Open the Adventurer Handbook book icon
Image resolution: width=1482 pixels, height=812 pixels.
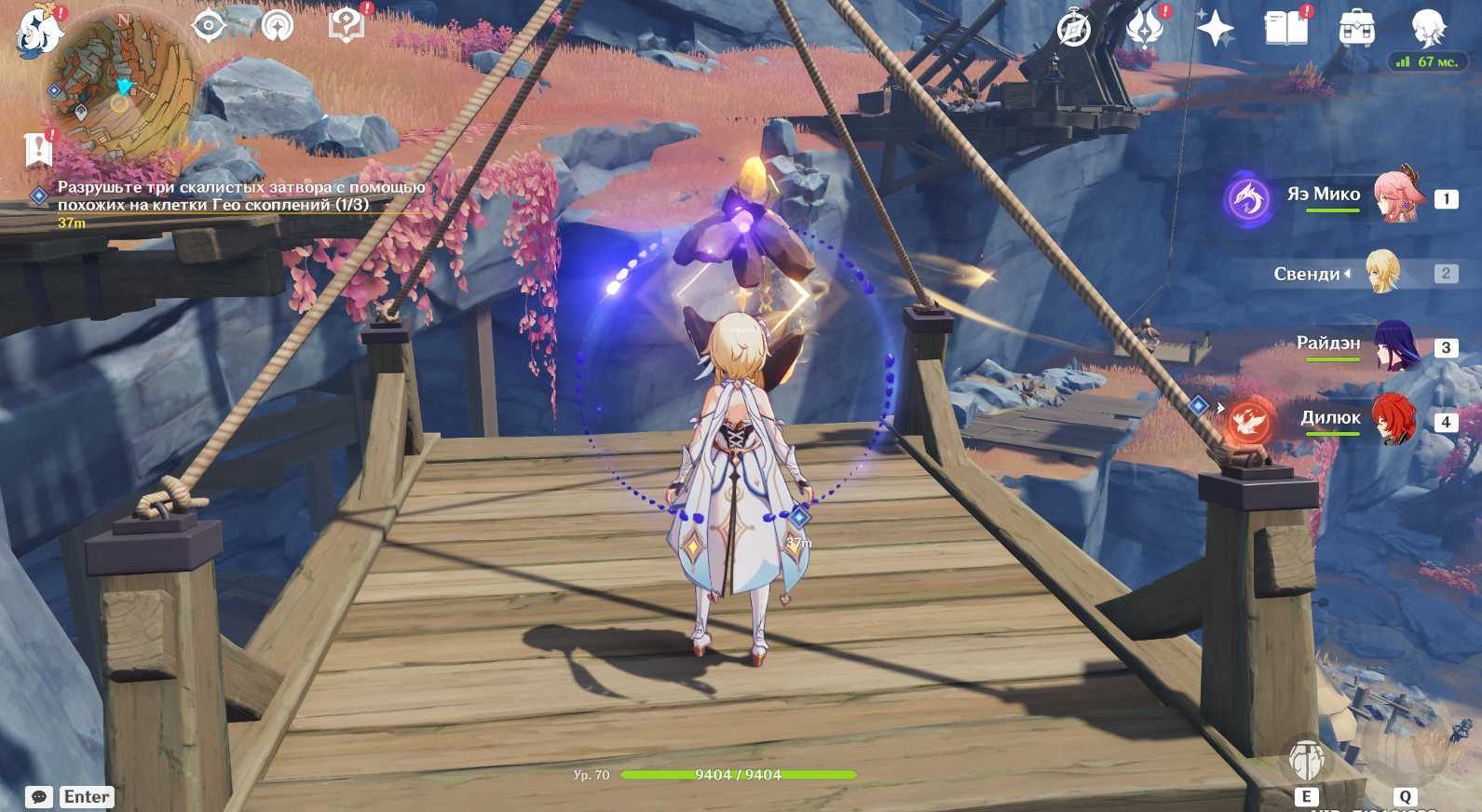click(1285, 29)
